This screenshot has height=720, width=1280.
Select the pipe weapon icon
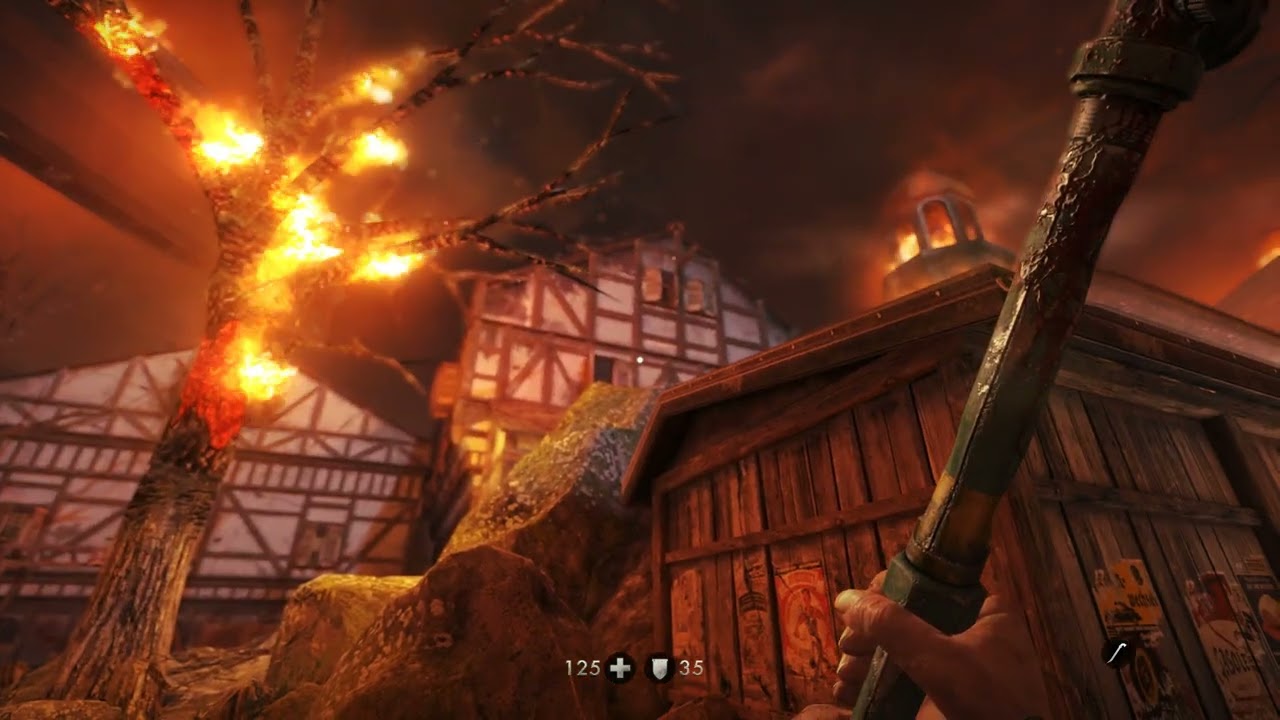(1118, 654)
